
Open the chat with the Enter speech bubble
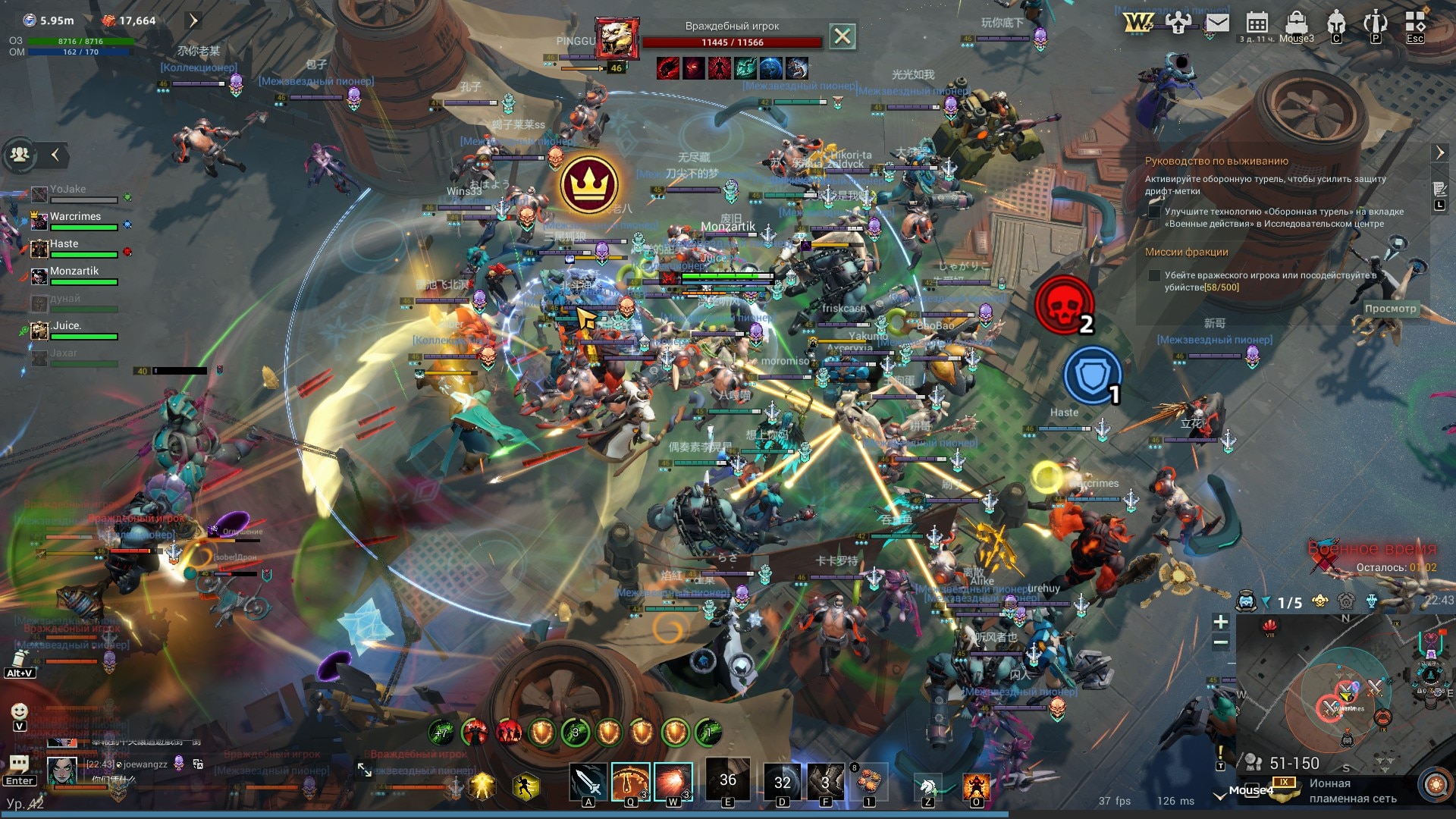coord(19,765)
